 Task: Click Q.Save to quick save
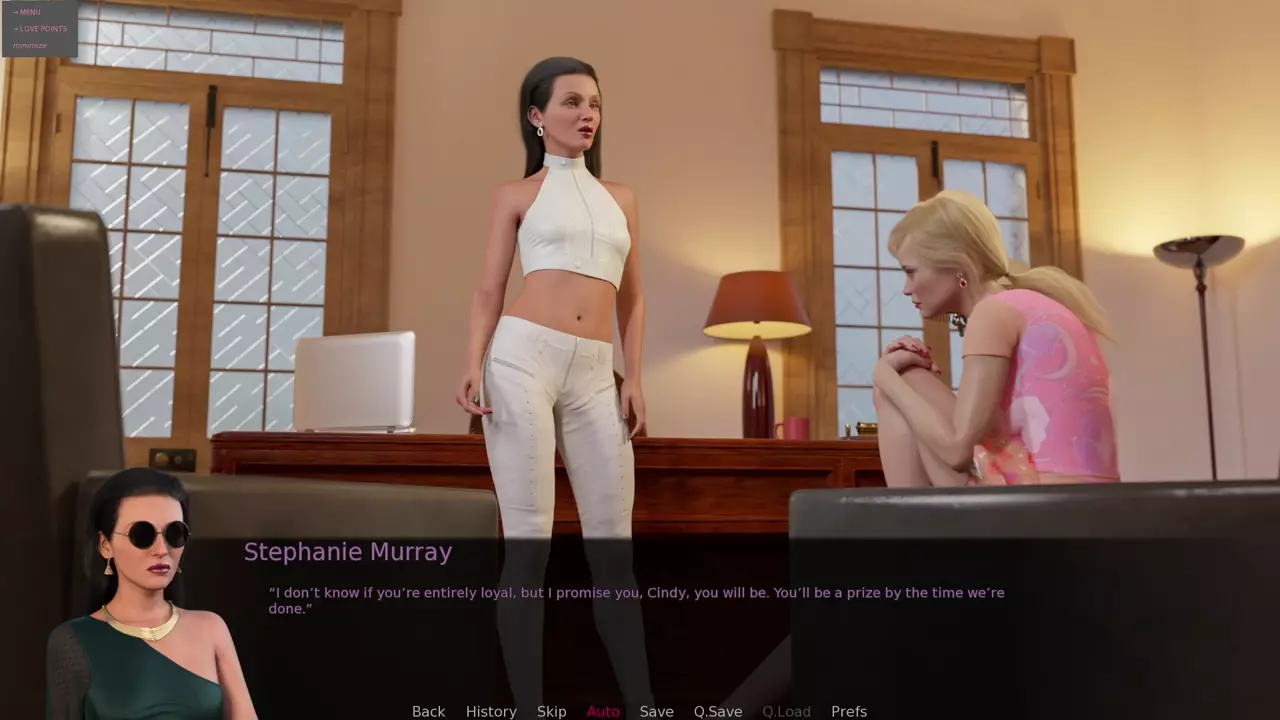[x=718, y=711]
